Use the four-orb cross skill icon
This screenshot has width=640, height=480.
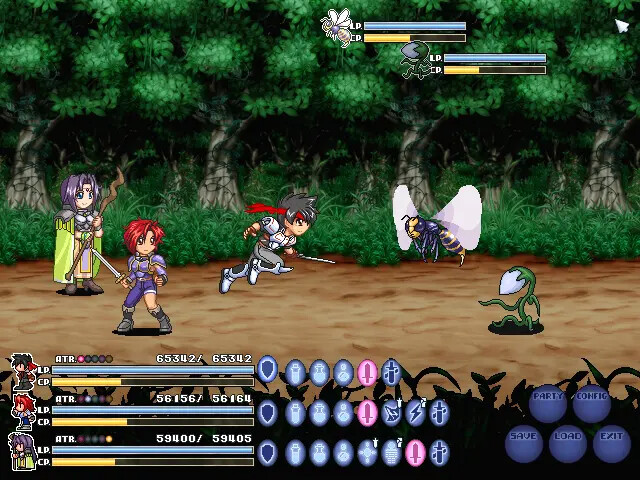pyautogui.click(x=367, y=453)
